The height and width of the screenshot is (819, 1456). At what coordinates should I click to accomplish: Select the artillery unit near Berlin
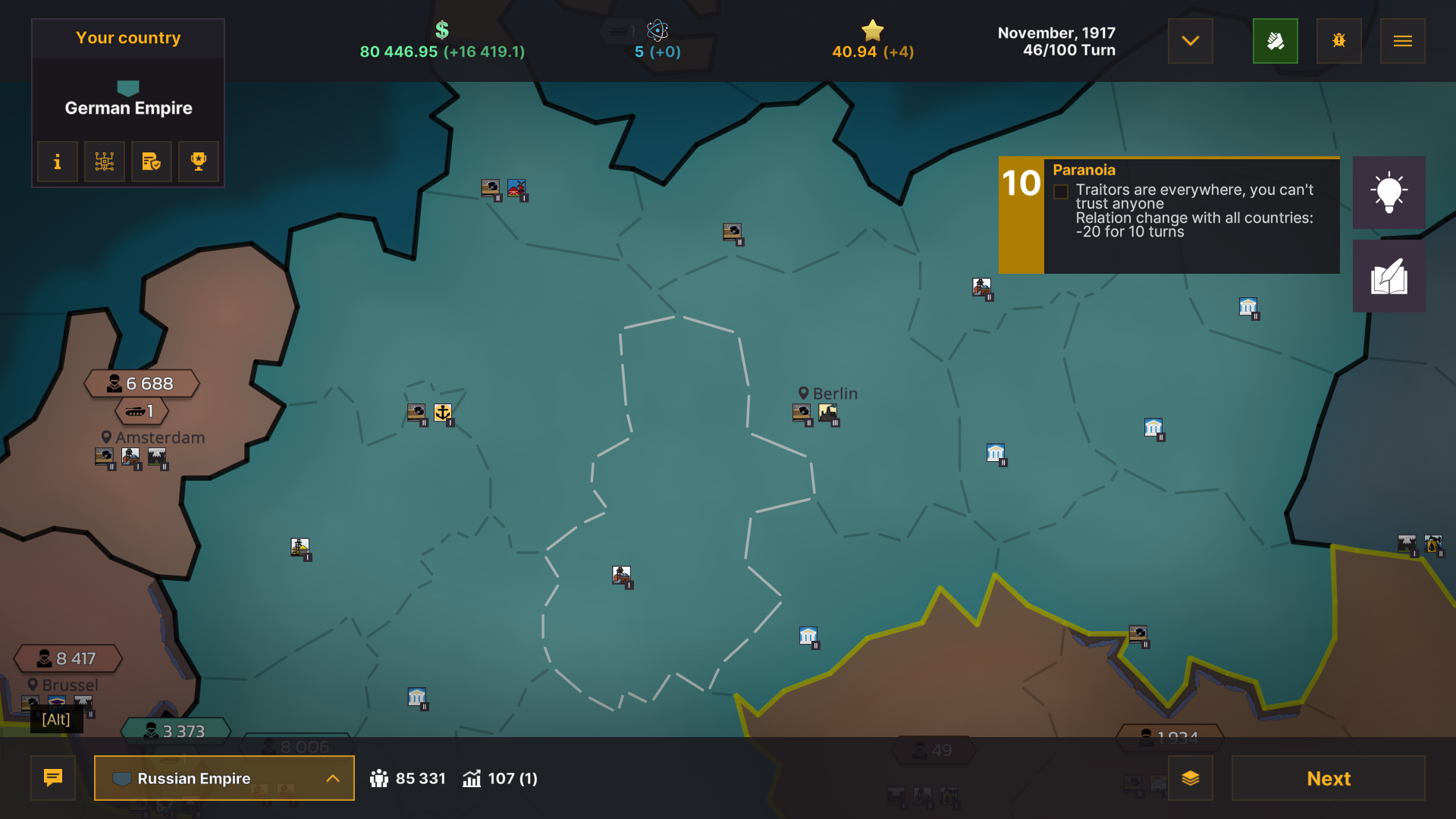802,413
